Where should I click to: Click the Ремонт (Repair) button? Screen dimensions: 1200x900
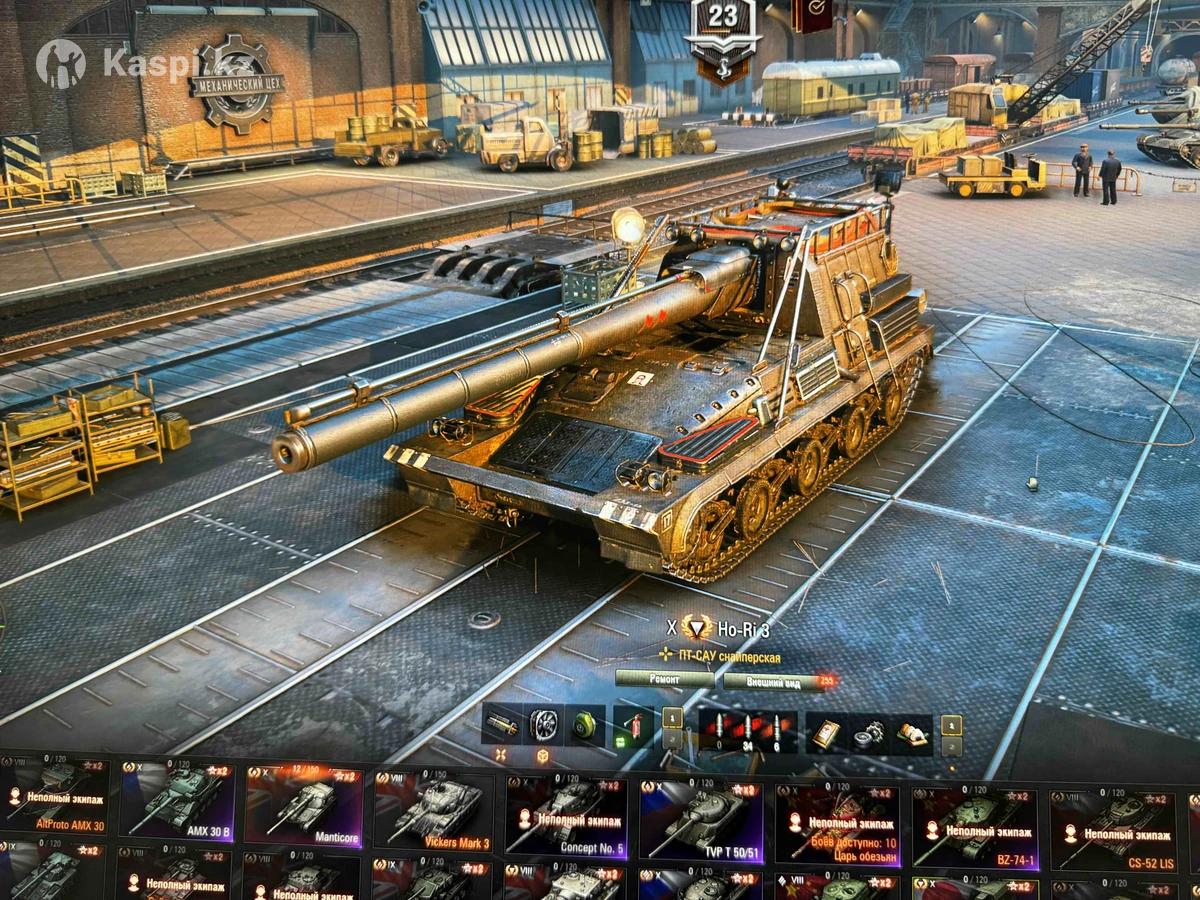point(664,679)
